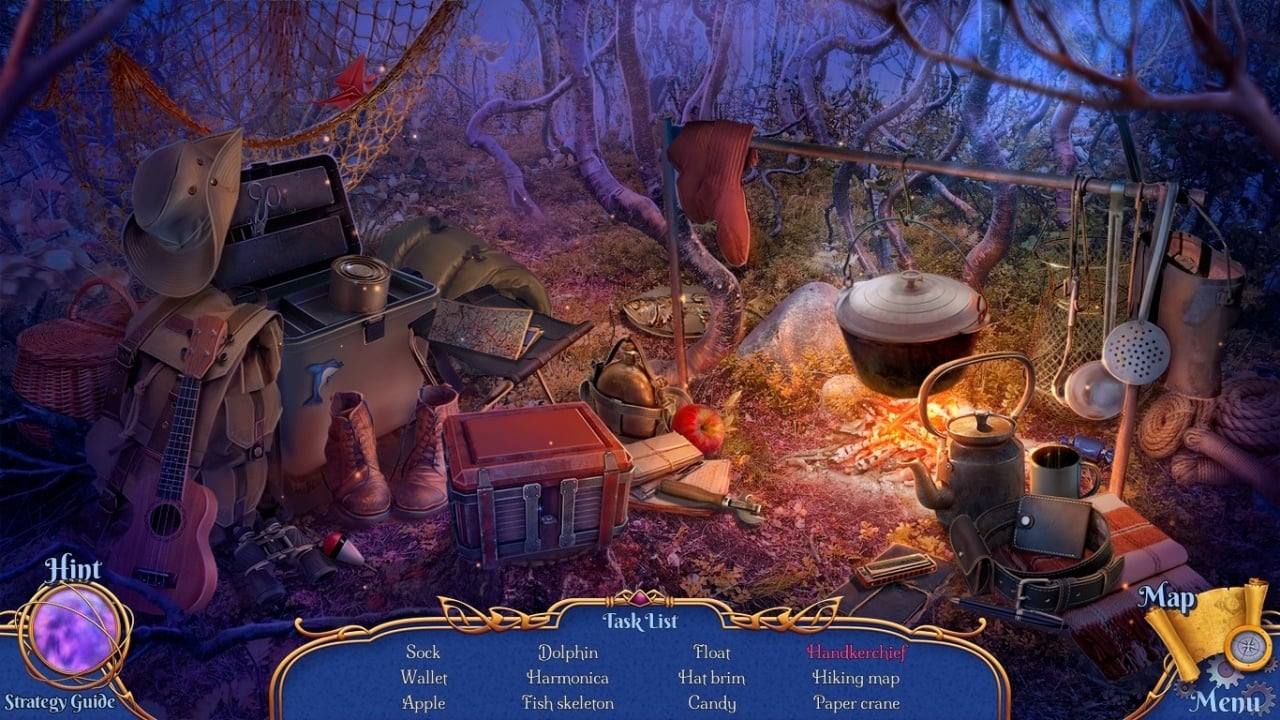Click Dolphin in the Task List
Screen dimensions: 1280x720
568,652
